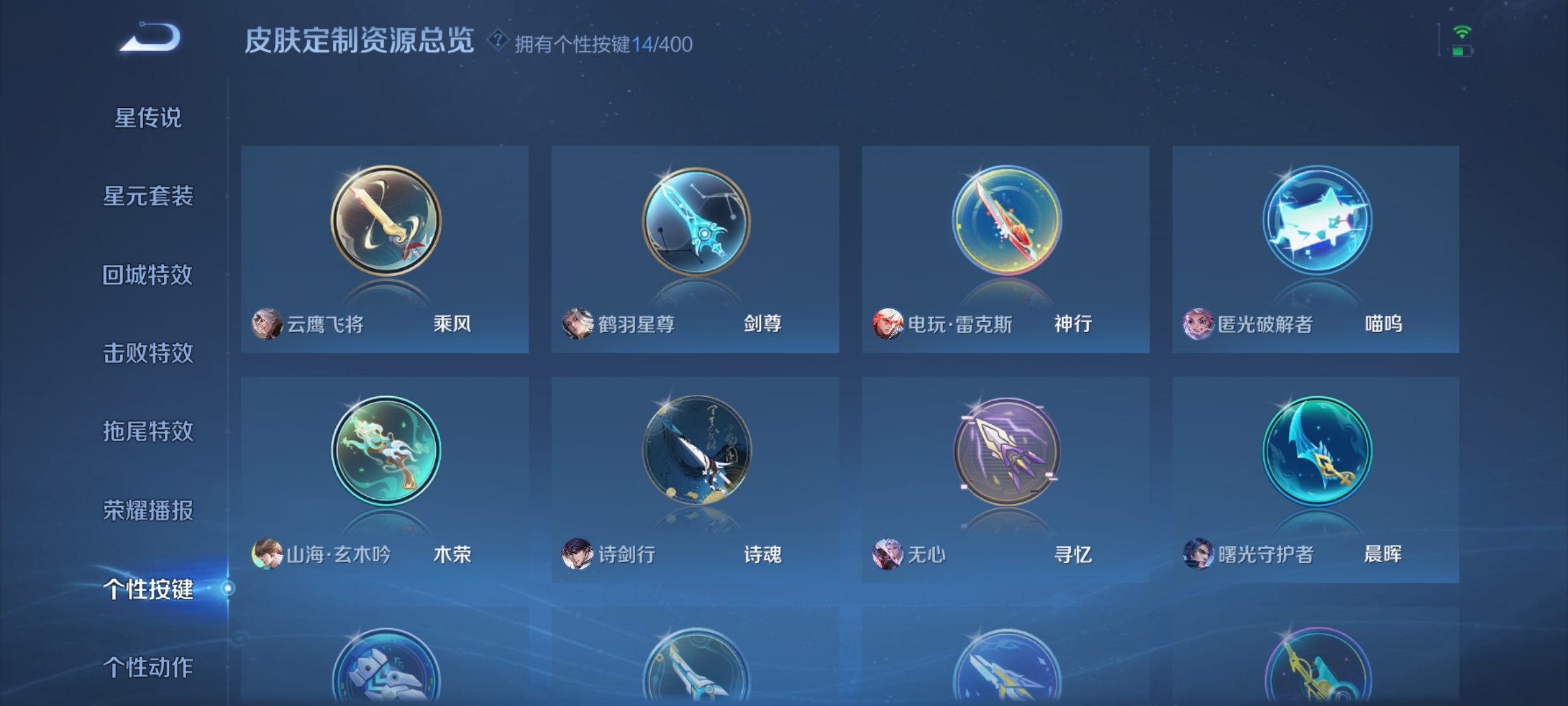Viewport: 1568px width, 706px height.
Task: Switch to the 星传说 tab
Action: tap(149, 118)
